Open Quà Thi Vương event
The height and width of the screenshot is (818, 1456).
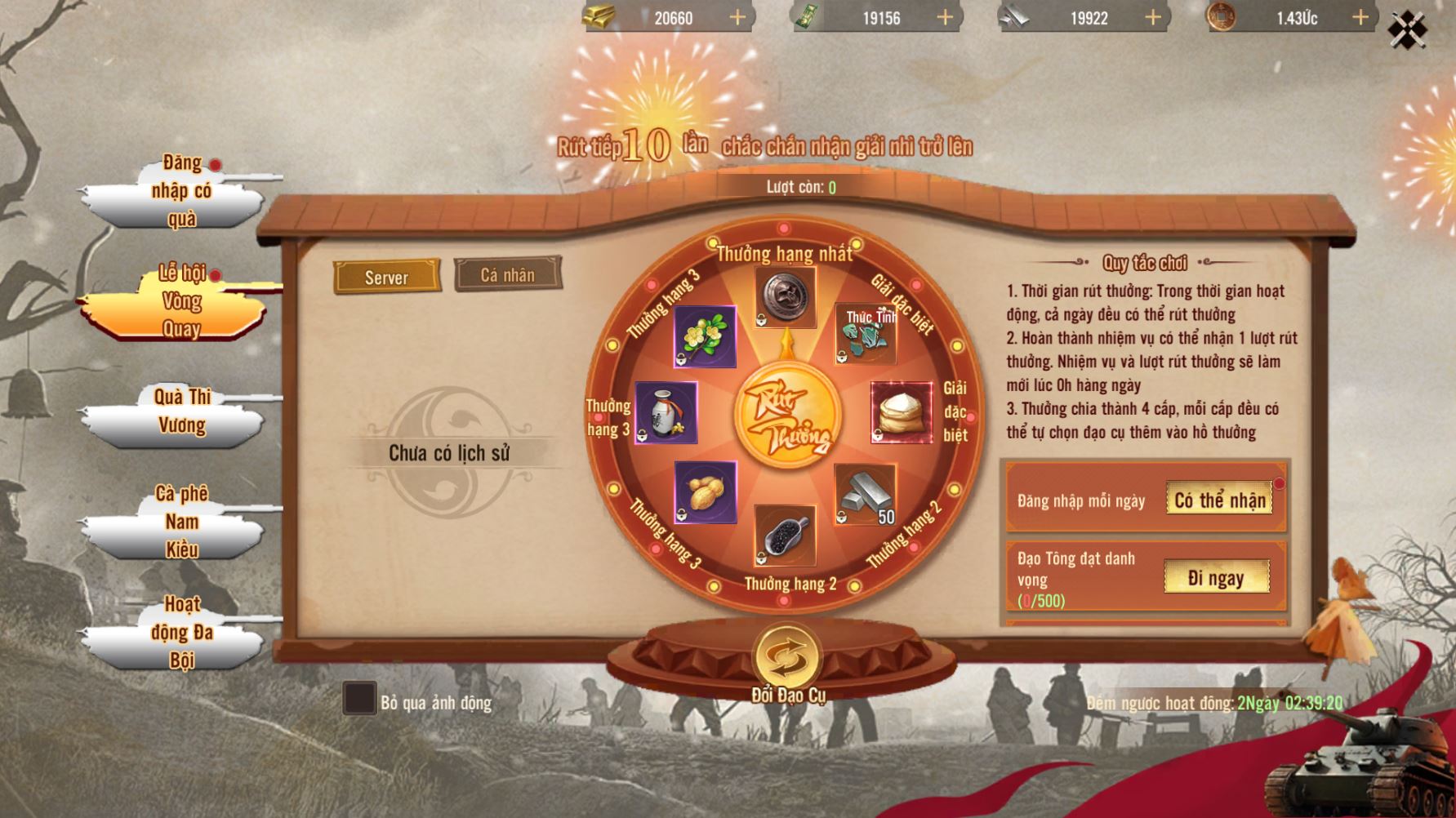click(x=181, y=411)
